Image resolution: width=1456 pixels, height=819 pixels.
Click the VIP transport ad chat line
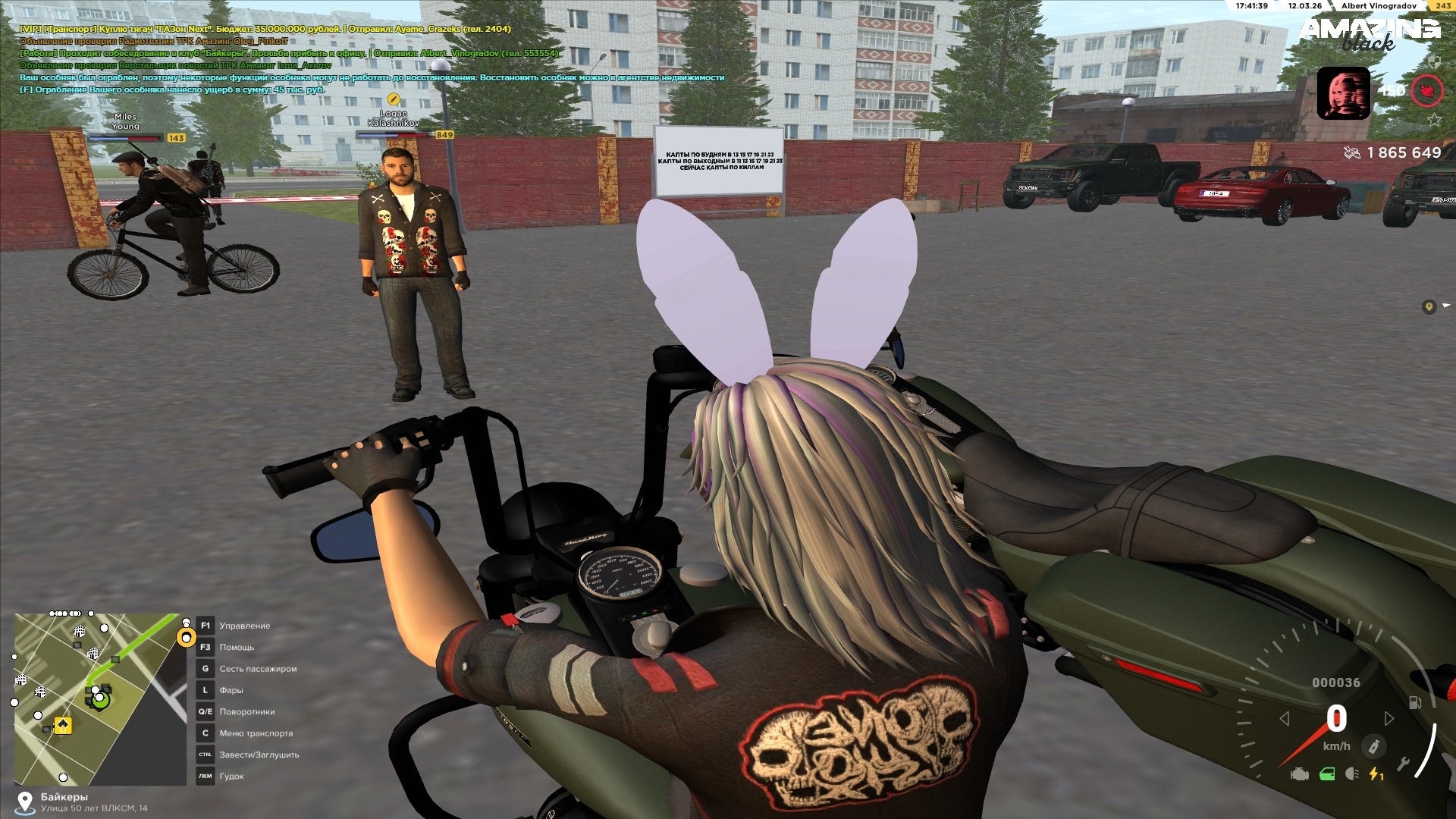pos(265,29)
